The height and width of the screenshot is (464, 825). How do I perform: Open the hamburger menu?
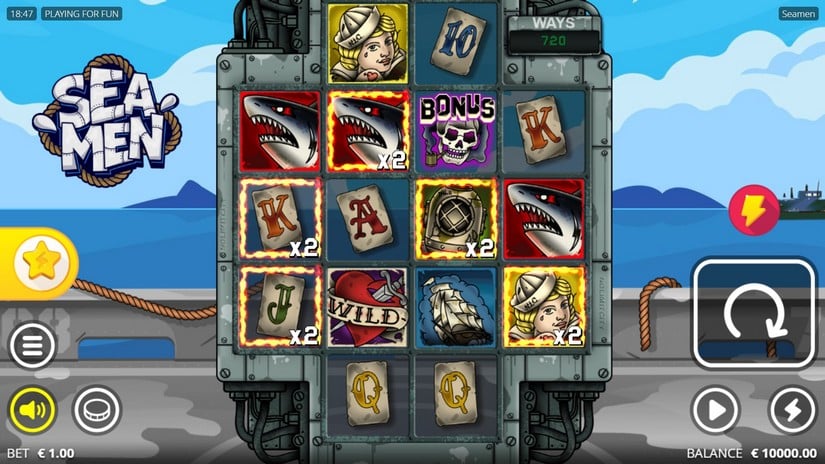coord(33,347)
